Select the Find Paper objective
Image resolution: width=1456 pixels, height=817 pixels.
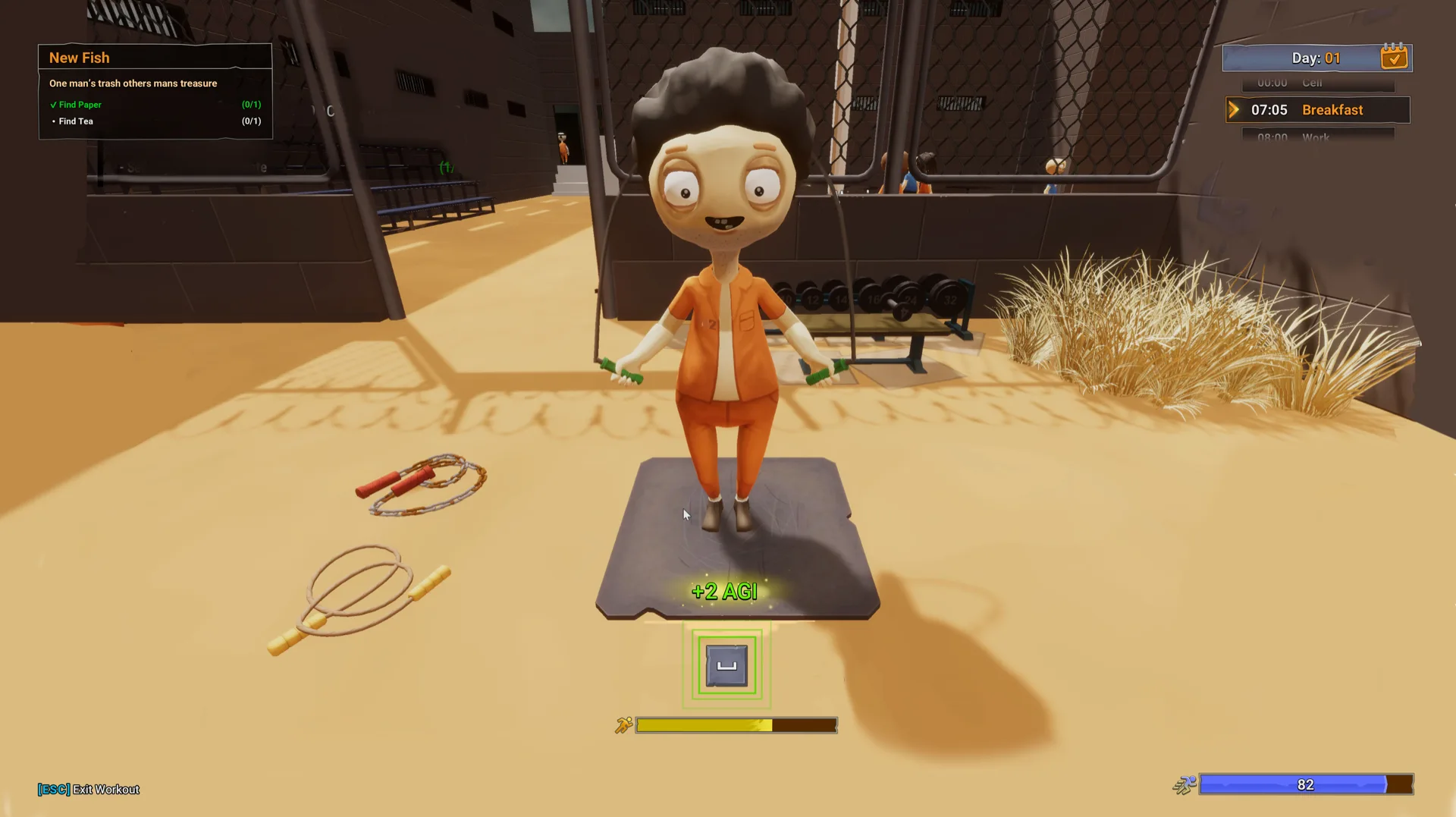pos(80,105)
